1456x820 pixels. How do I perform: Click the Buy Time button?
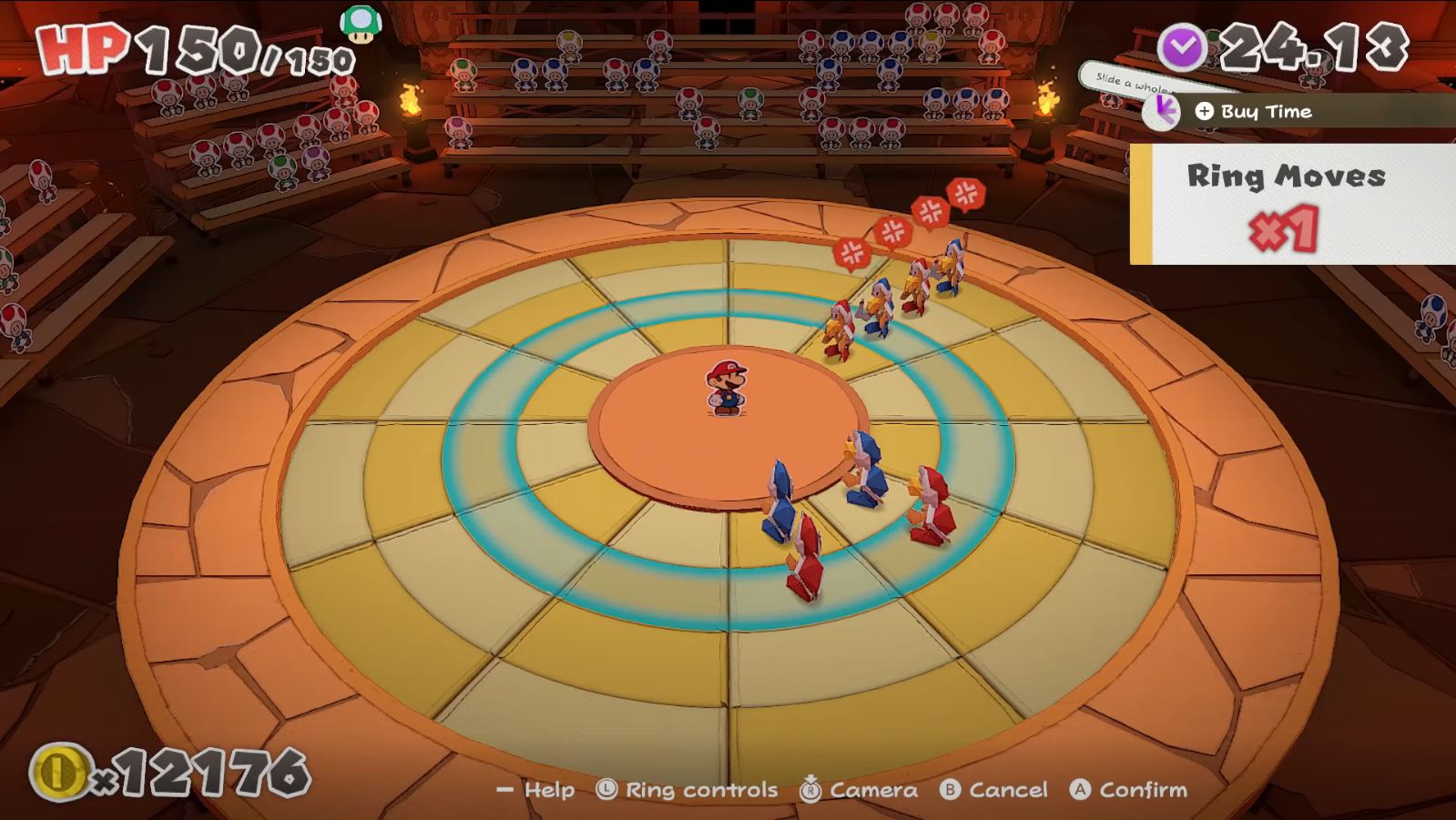[x=1255, y=112]
